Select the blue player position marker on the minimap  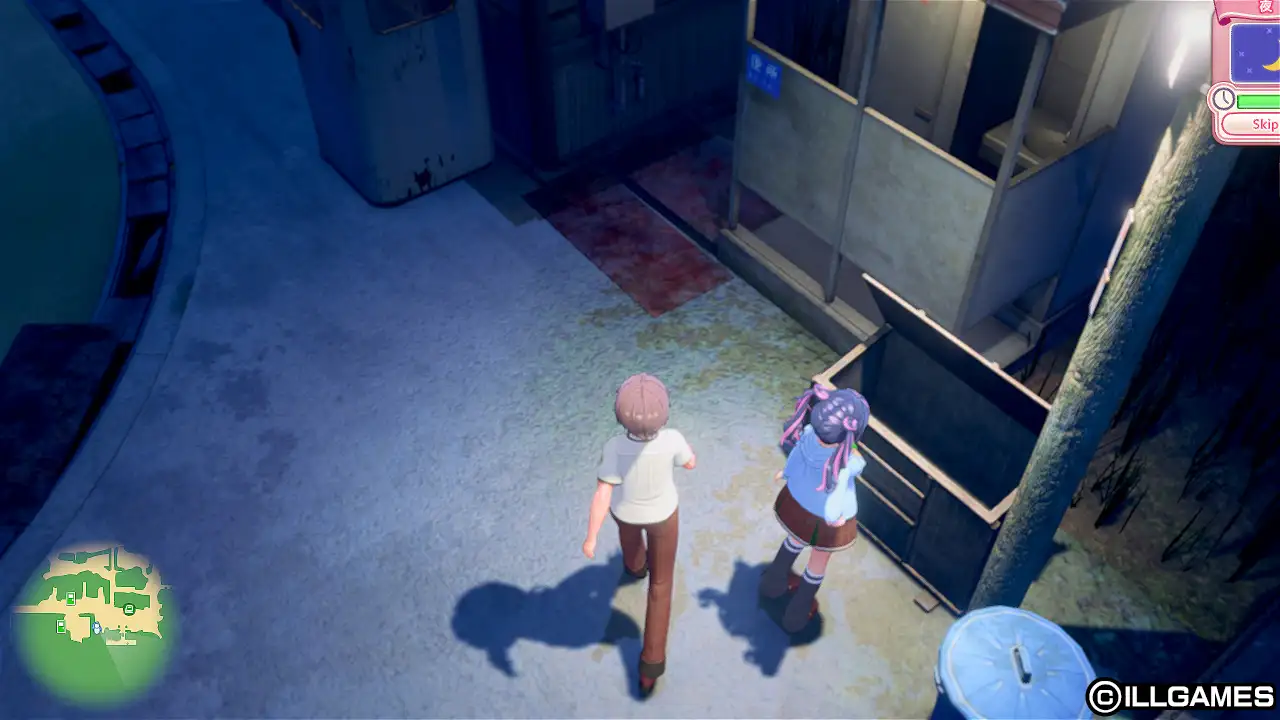(x=97, y=628)
